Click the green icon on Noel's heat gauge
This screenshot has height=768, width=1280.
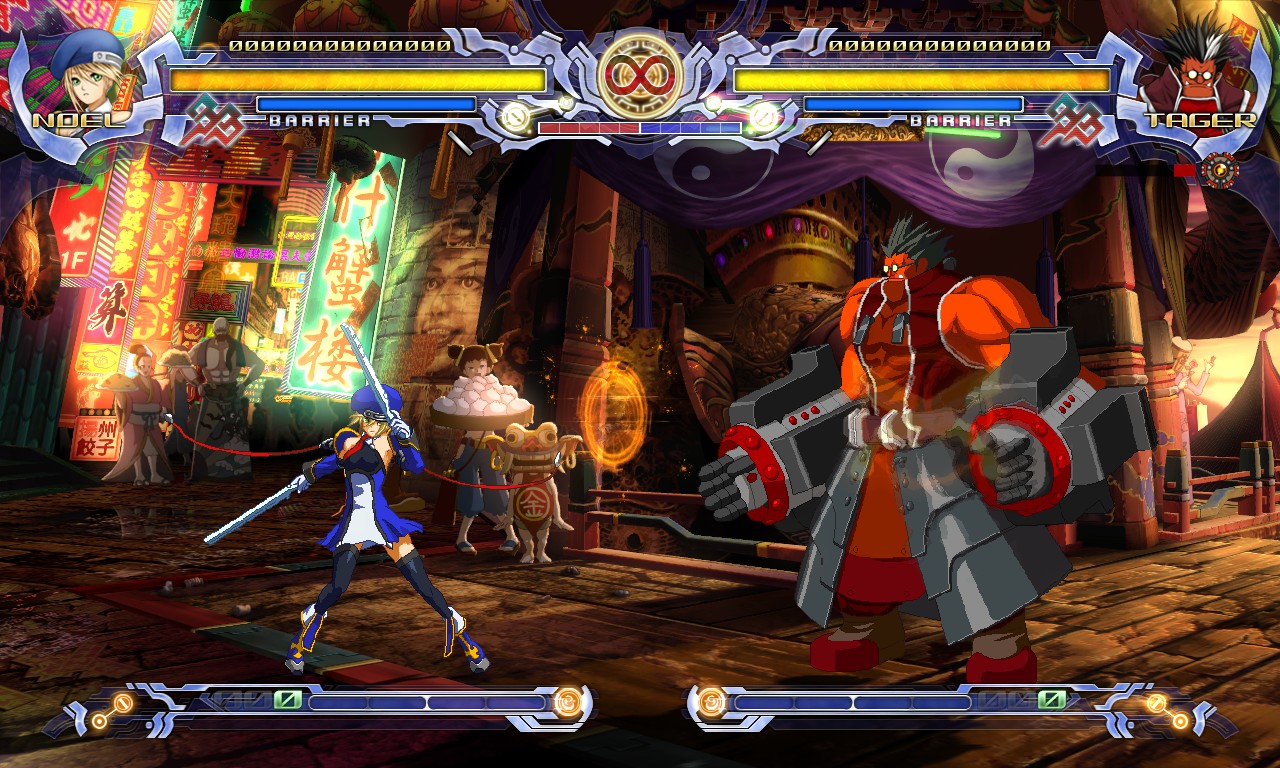tap(288, 700)
